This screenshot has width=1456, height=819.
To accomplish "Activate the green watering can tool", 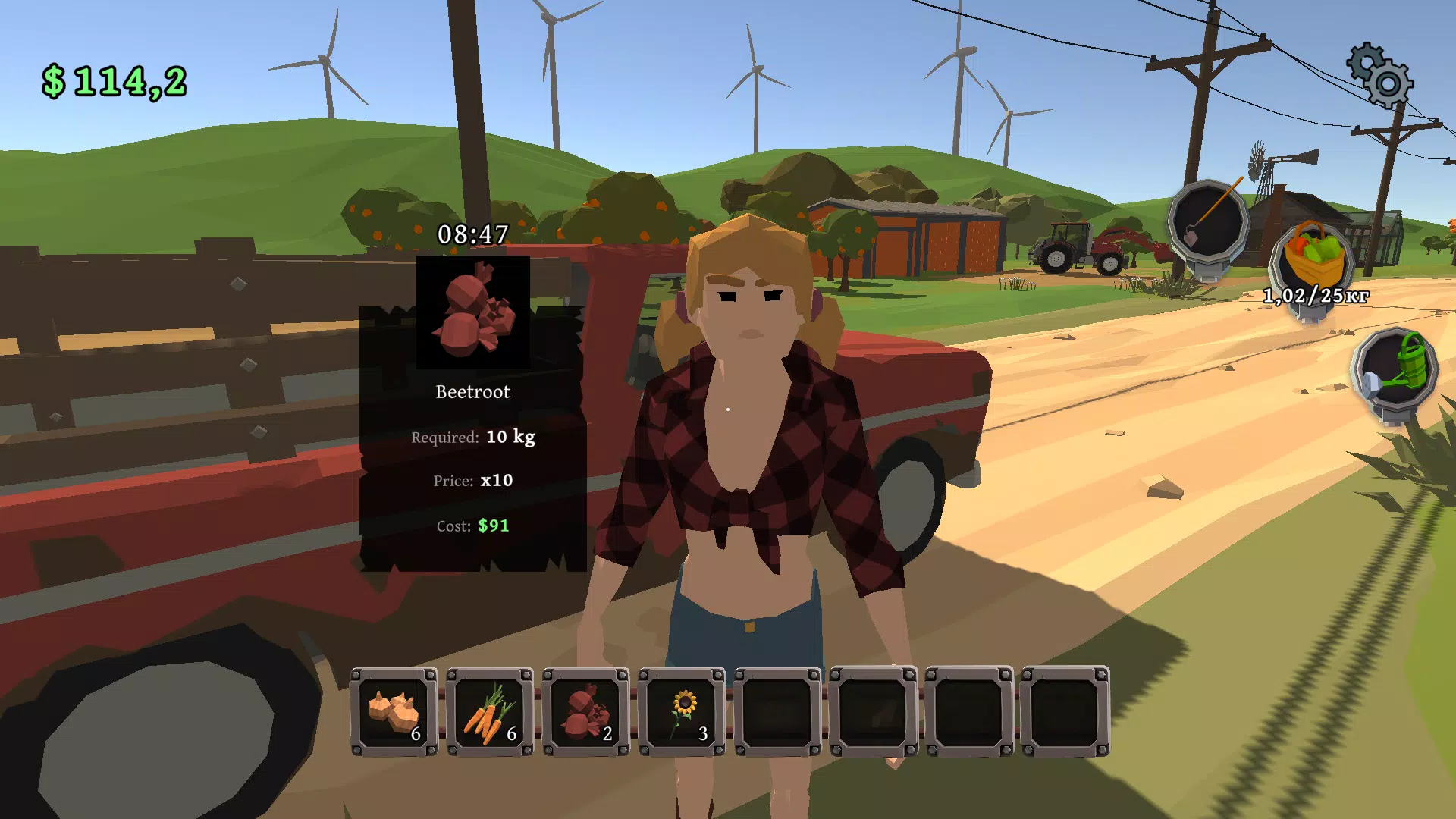I will pyautogui.click(x=1396, y=371).
